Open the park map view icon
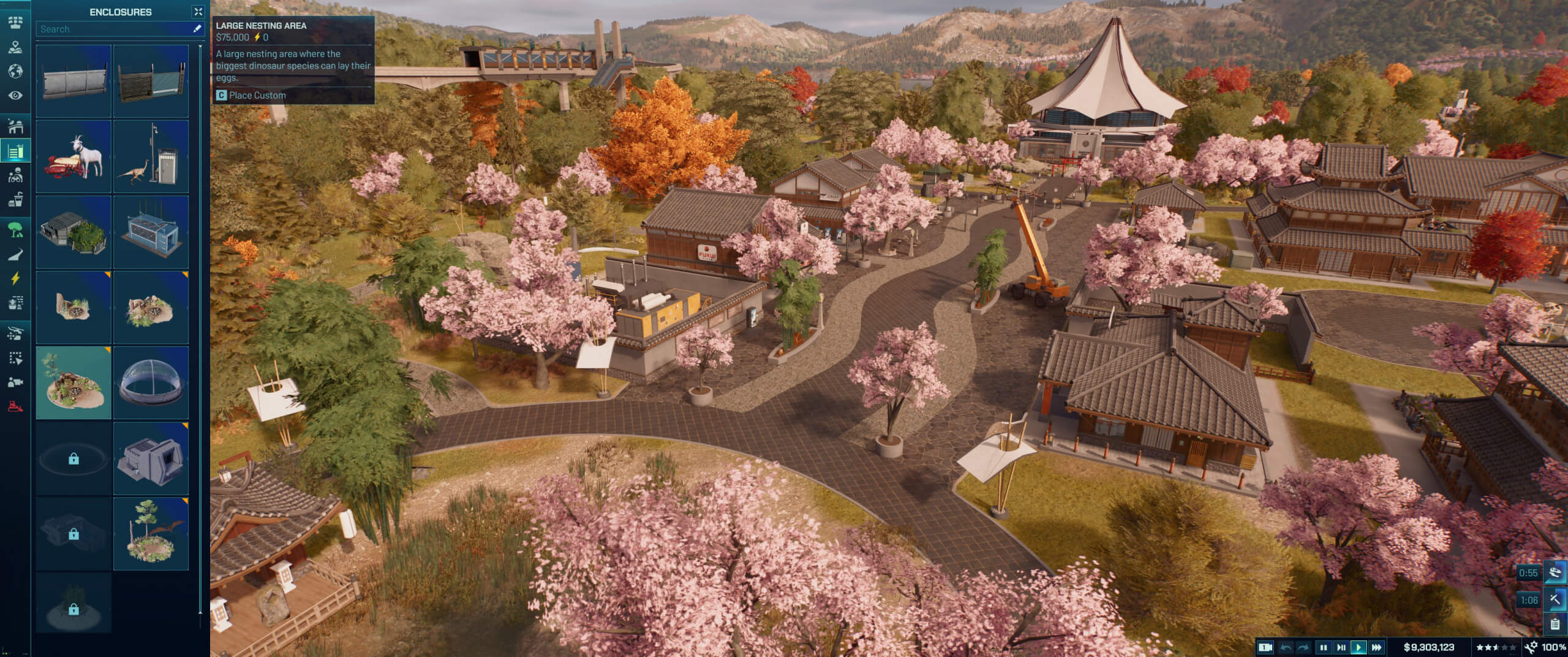This screenshot has width=1568, height=657. (x=15, y=45)
